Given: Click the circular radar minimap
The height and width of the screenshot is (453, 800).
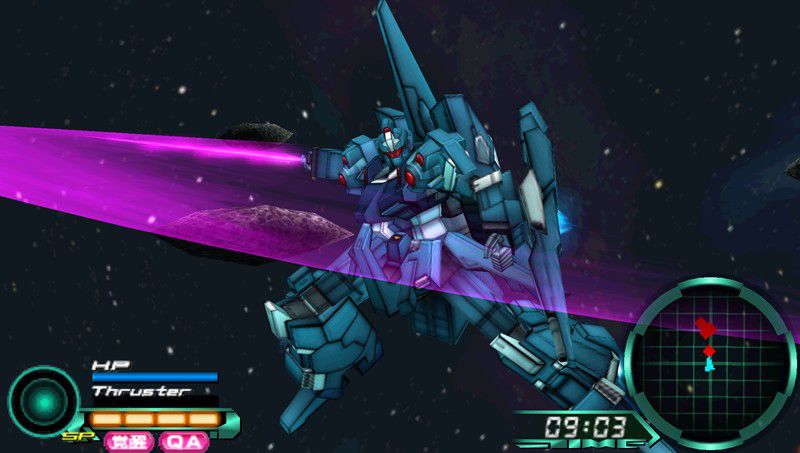Looking at the screenshot, I should (709, 362).
